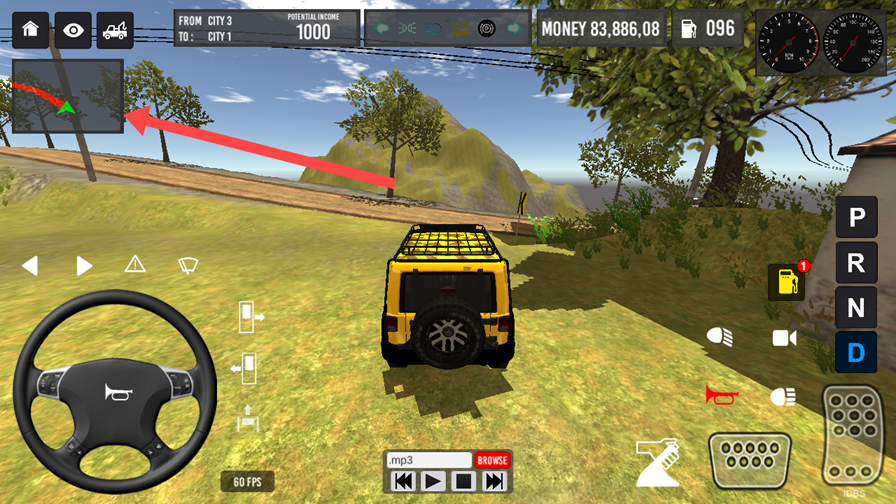Screen dimensions: 896x504
Task: Tap the yellow fuel pump icon
Action: pyautogui.click(x=787, y=282)
